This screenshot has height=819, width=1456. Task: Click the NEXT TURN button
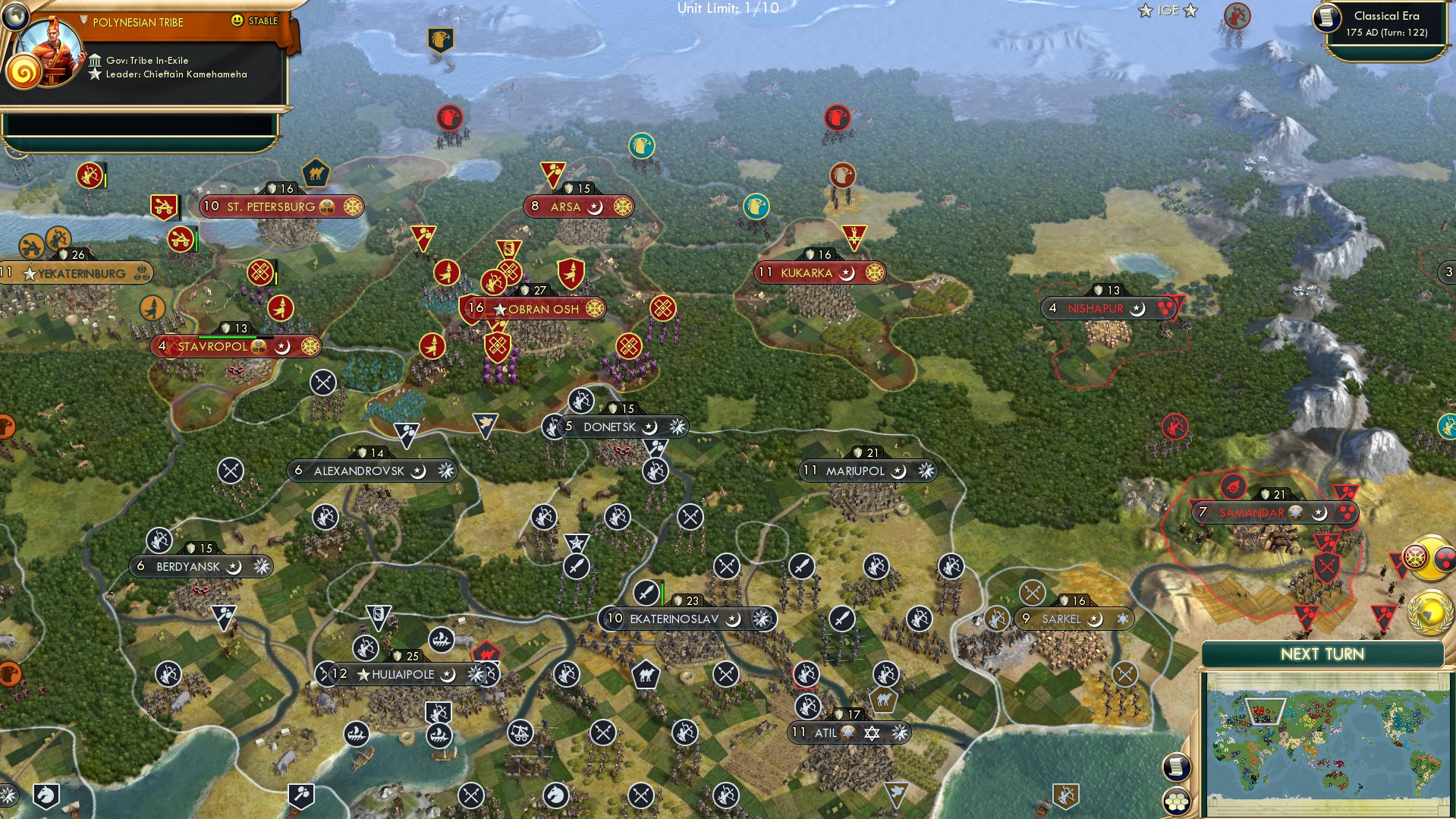pos(1324,653)
